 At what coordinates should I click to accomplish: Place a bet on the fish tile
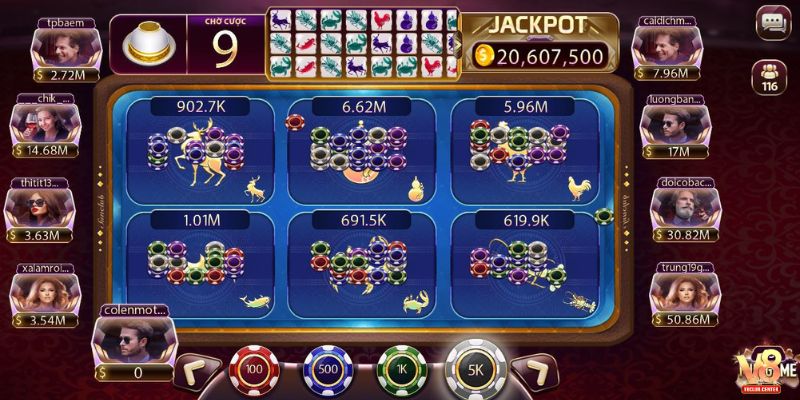pyautogui.click(x=196, y=262)
